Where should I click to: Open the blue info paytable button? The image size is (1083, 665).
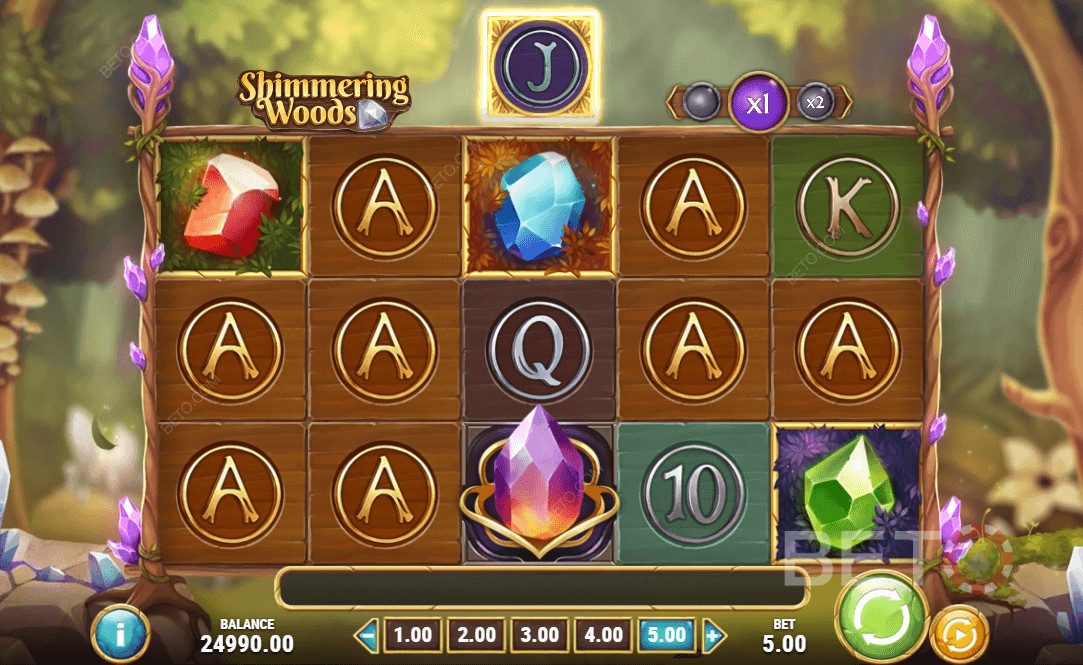pos(121,634)
